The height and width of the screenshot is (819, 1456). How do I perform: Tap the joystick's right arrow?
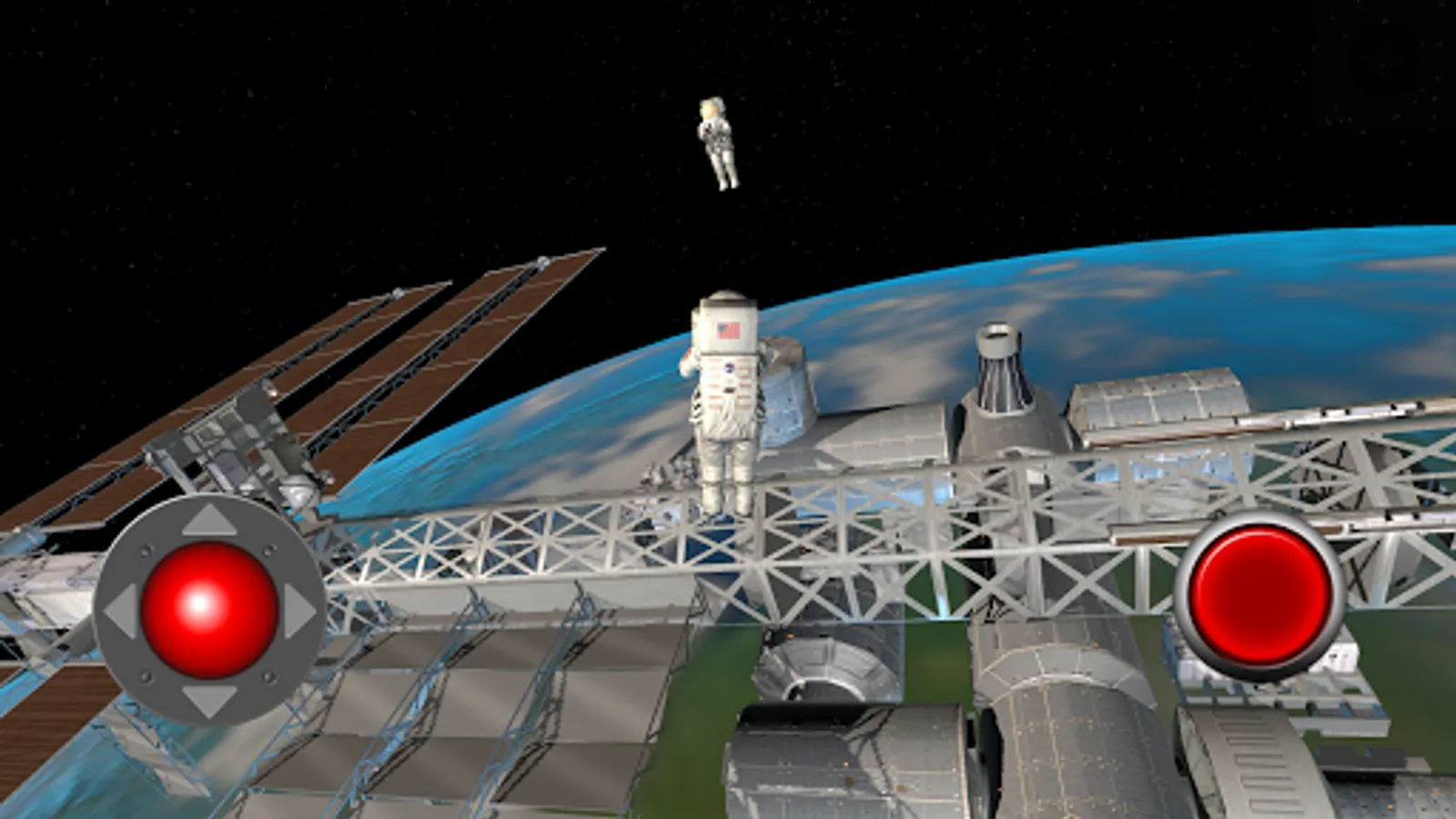pyautogui.click(x=298, y=611)
